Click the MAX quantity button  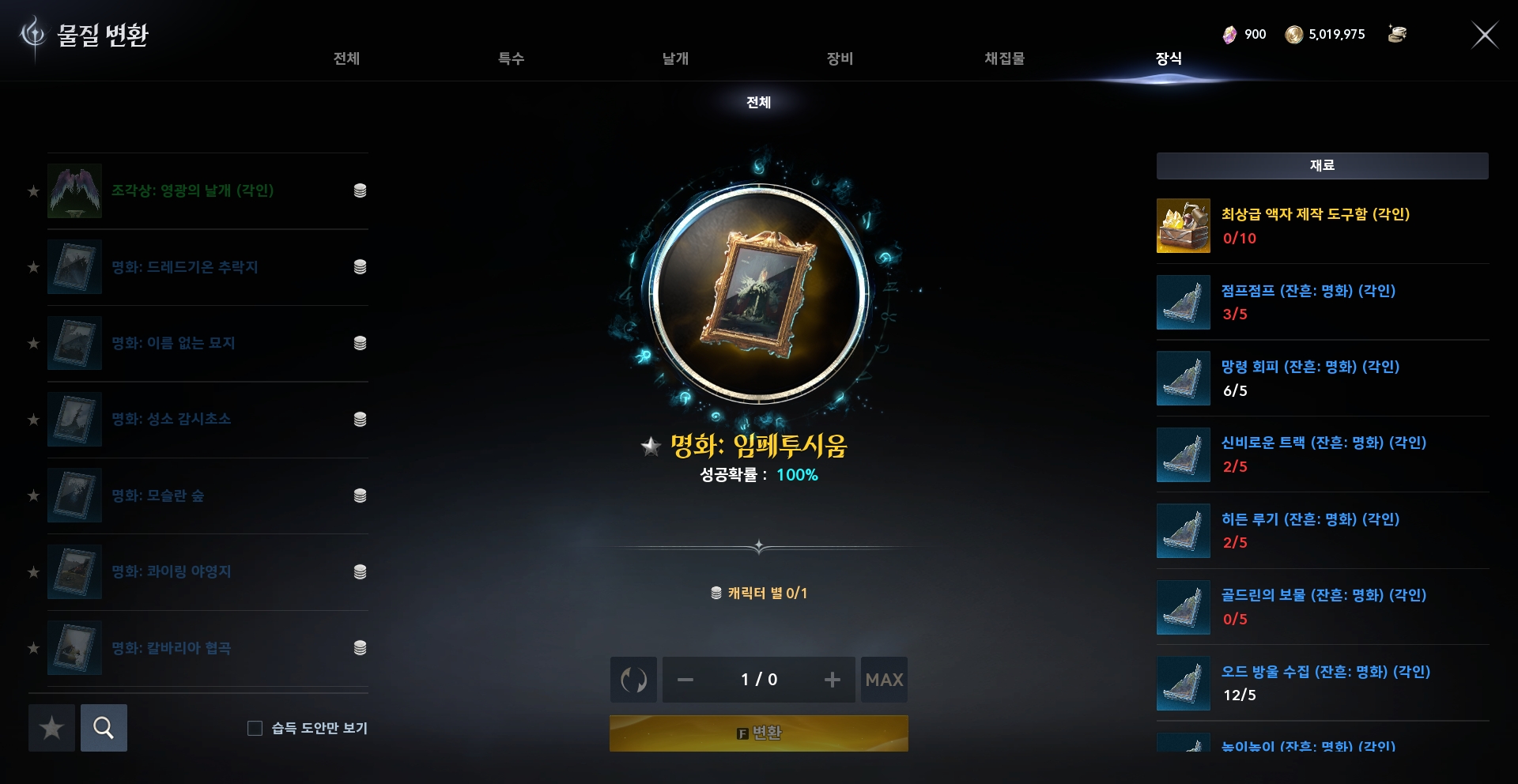(x=884, y=680)
